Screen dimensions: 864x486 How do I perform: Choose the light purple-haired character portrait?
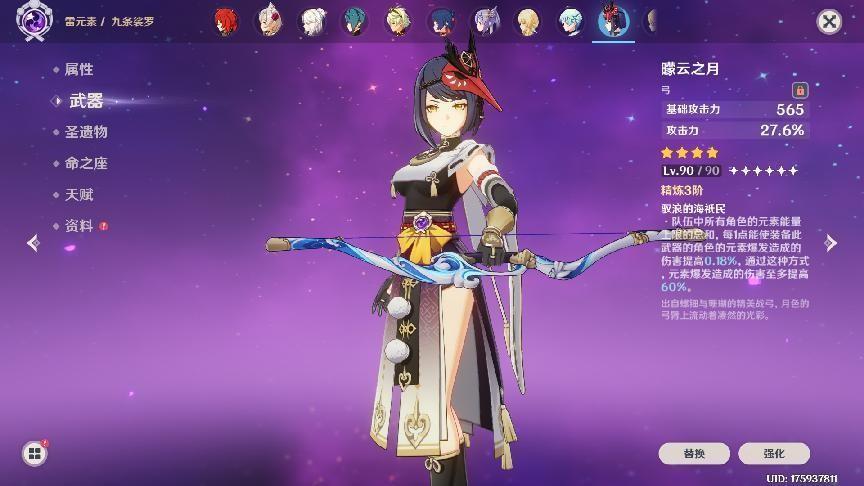(x=485, y=20)
